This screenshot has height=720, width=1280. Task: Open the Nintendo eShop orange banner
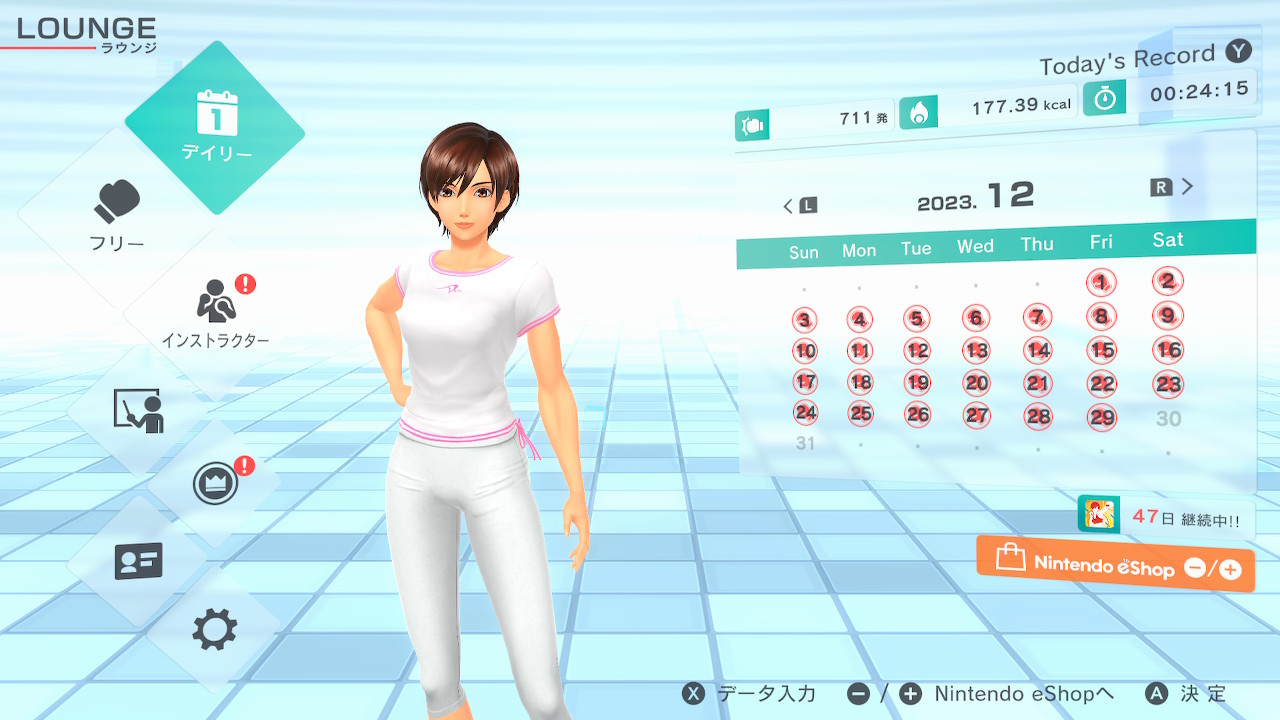click(x=1115, y=565)
